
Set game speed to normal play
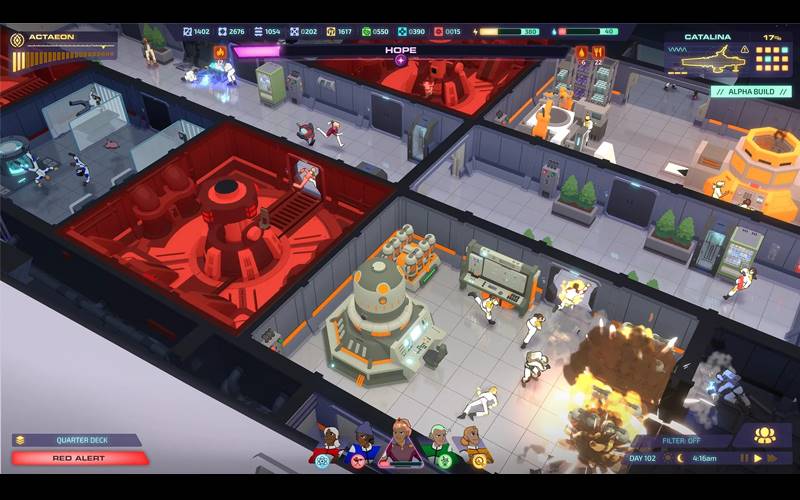(757, 459)
